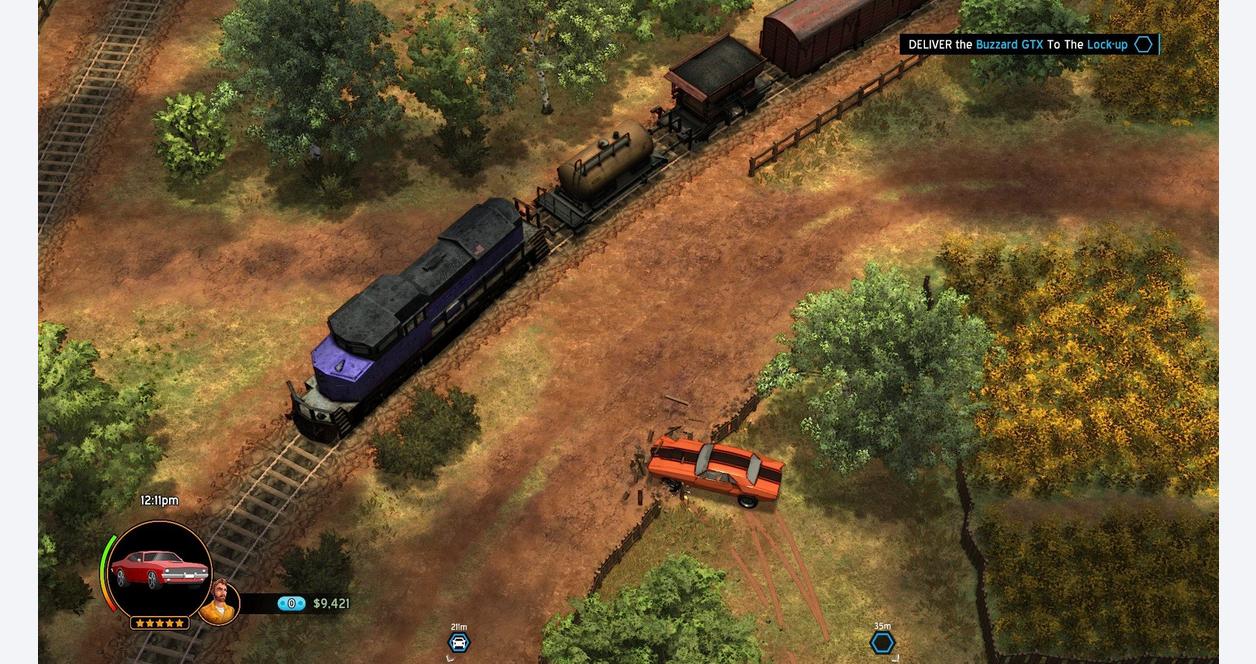This screenshot has width=1256, height=664.
Task: Click the blue car waypoint marker
Action: click(459, 642)
